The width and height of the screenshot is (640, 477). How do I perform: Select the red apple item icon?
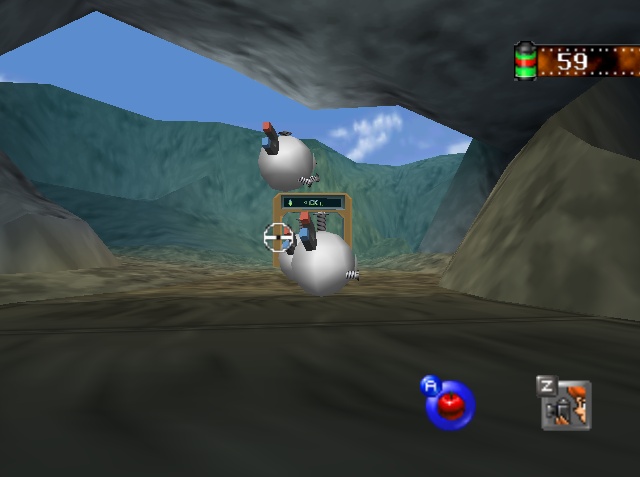tap(451, 403)
